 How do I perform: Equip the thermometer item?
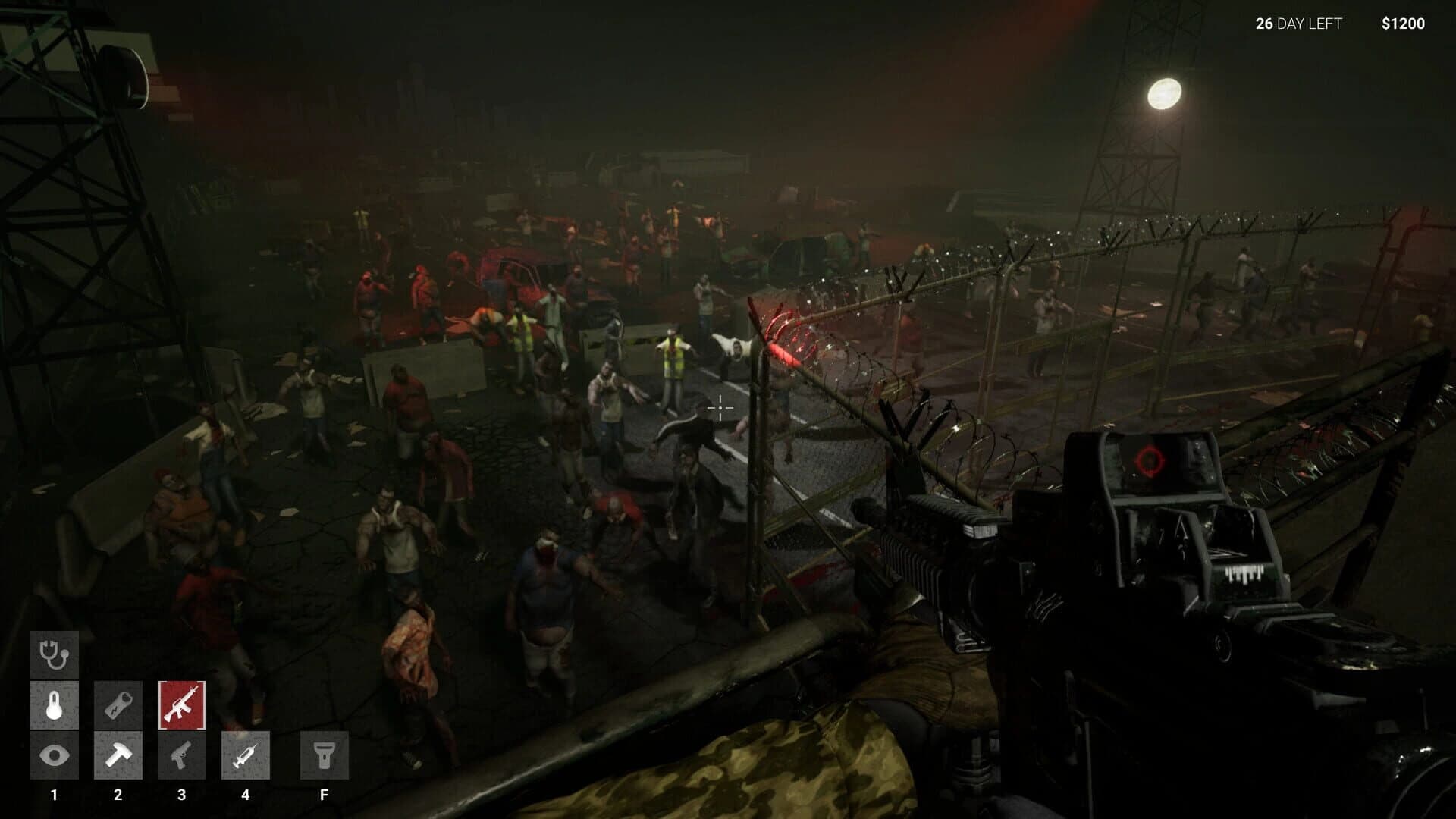point(53,704)
